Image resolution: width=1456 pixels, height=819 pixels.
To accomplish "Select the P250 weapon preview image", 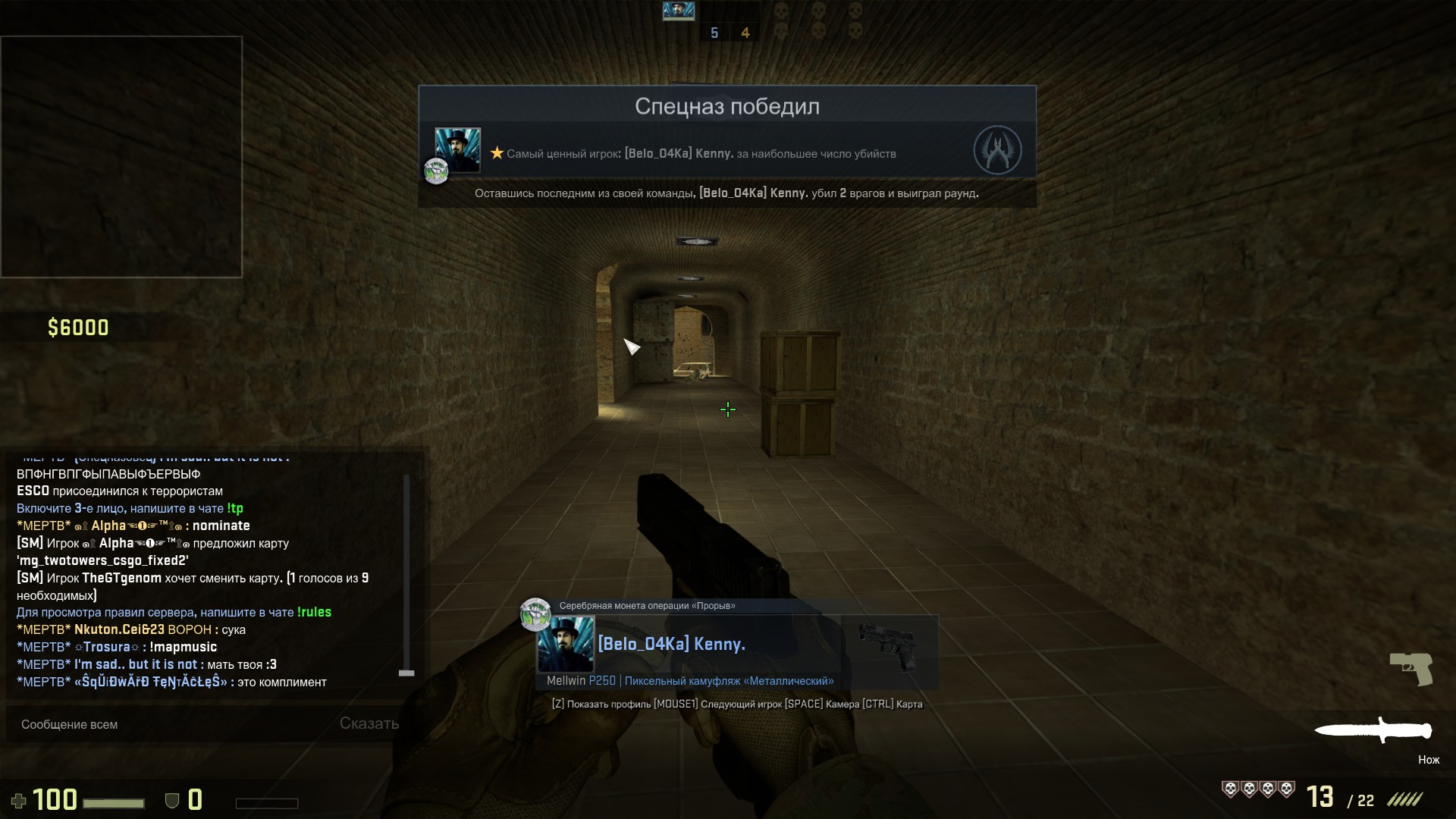I will 888,646.
